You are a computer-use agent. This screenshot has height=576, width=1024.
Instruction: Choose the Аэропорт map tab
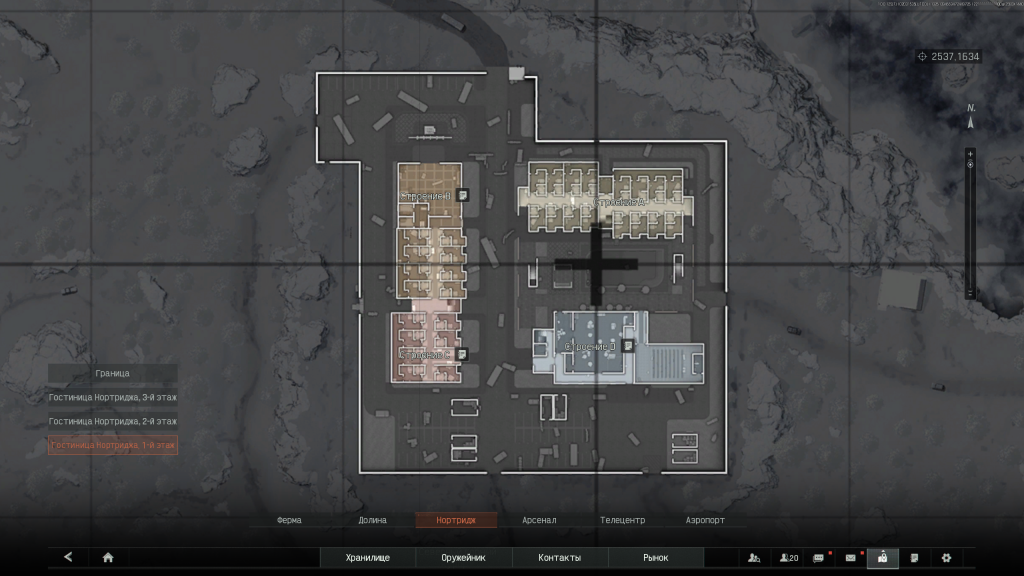click(x=705, y=521)
